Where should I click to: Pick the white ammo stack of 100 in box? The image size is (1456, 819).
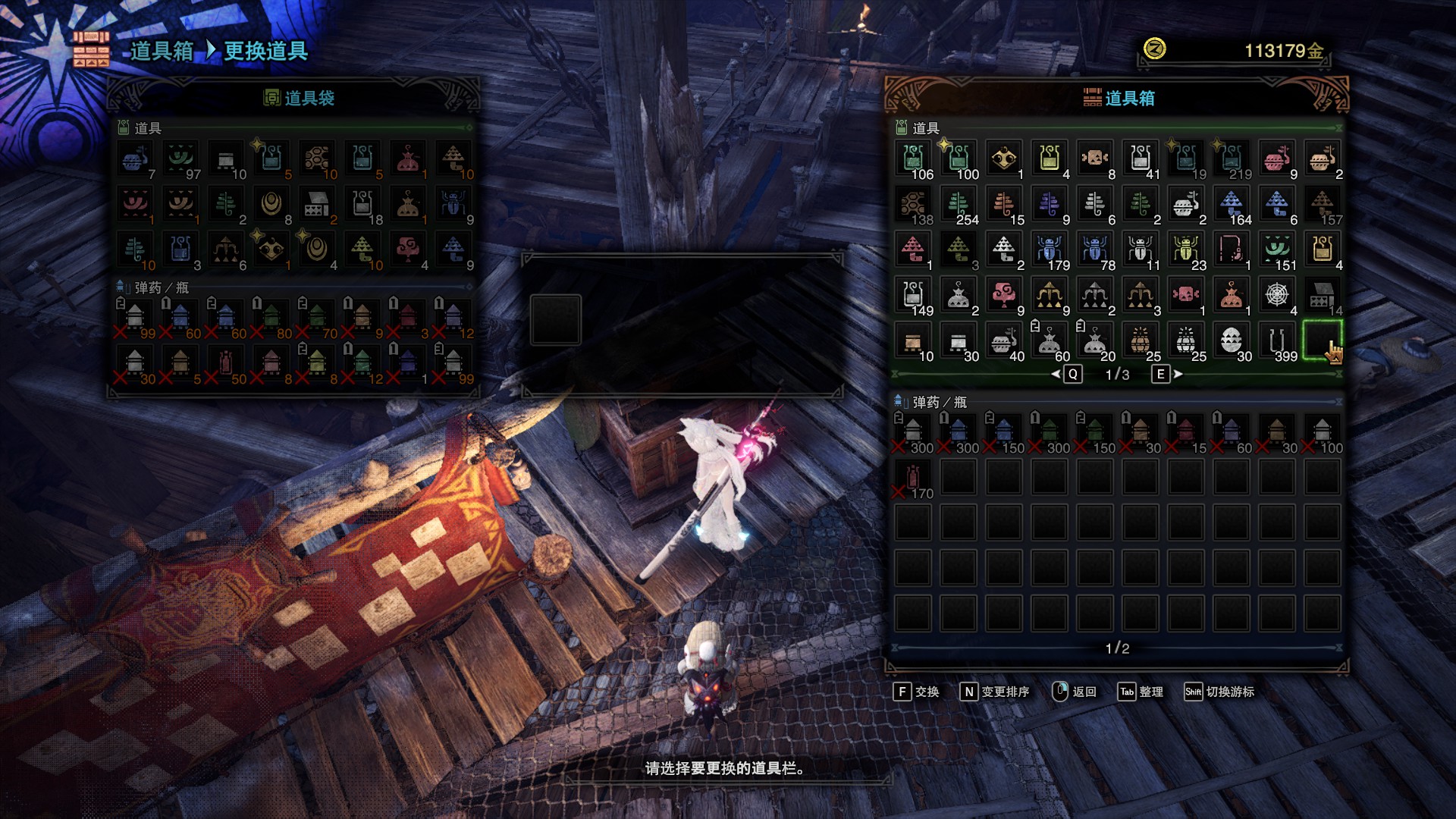[x=1323, y=434]
